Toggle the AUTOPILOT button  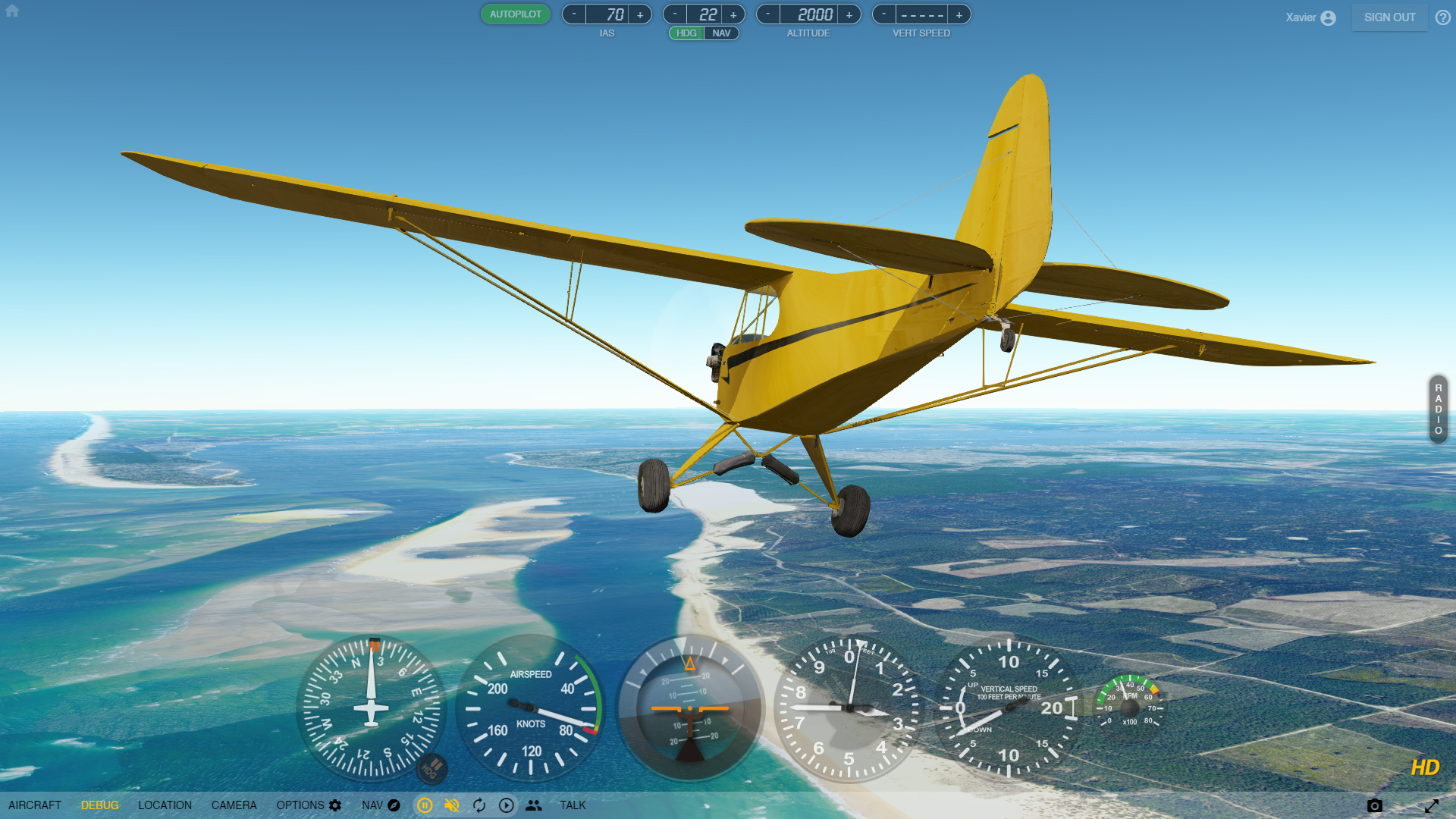point(515,14)
